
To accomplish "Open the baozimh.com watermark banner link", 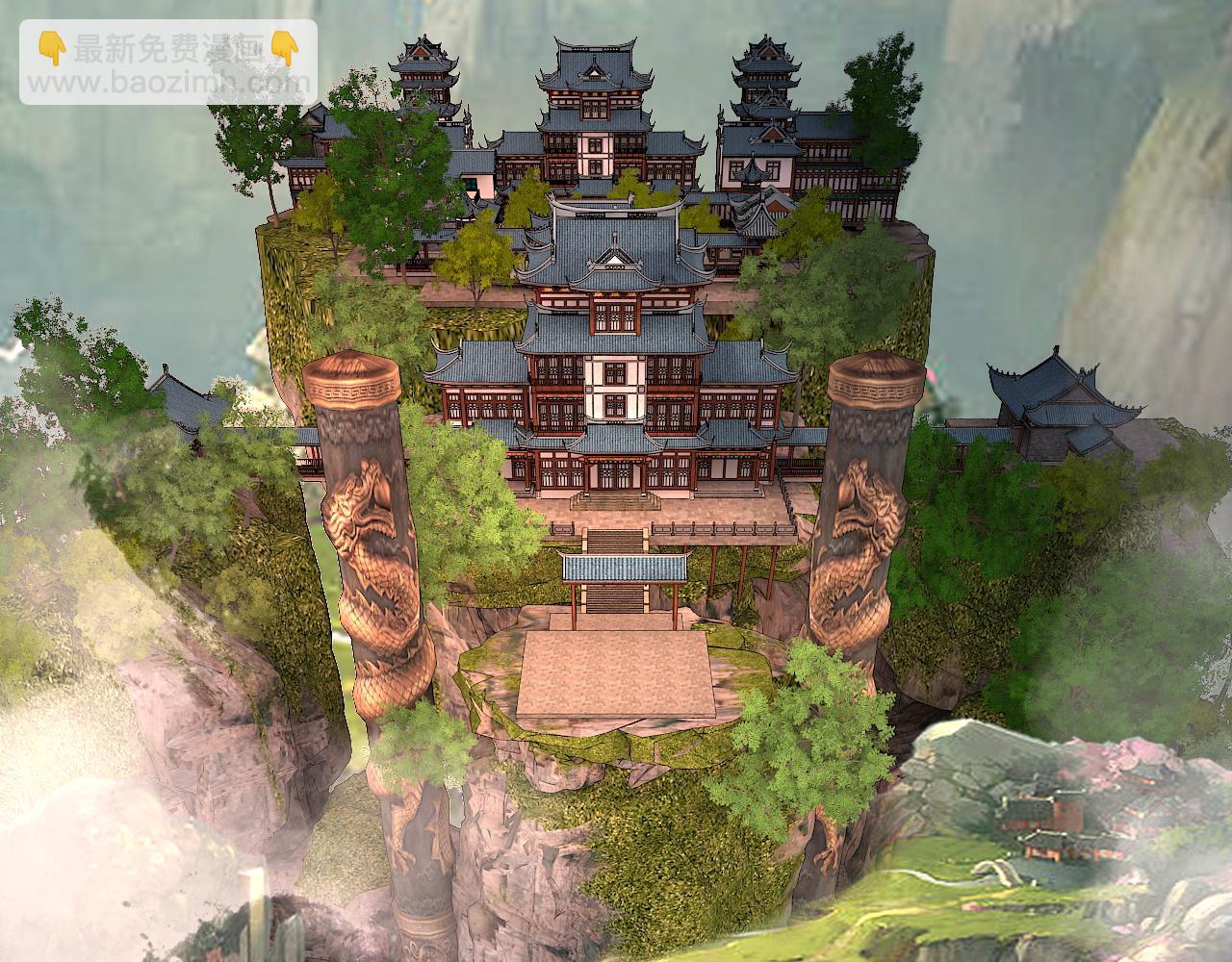I will click(168, 62).
